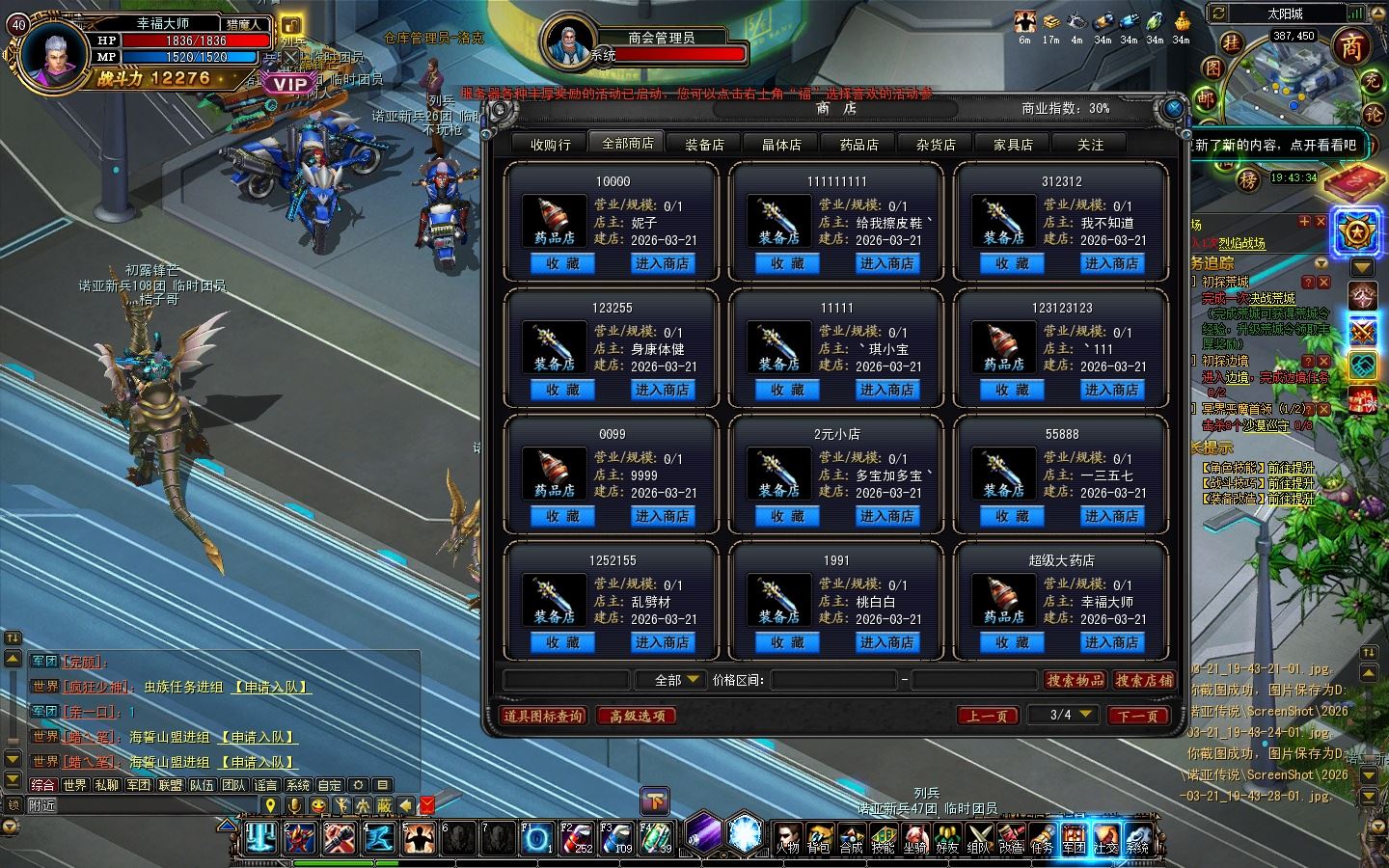Go to the next page with 下一页
The image size is (1389, 868).
(x=1138, y=716)
